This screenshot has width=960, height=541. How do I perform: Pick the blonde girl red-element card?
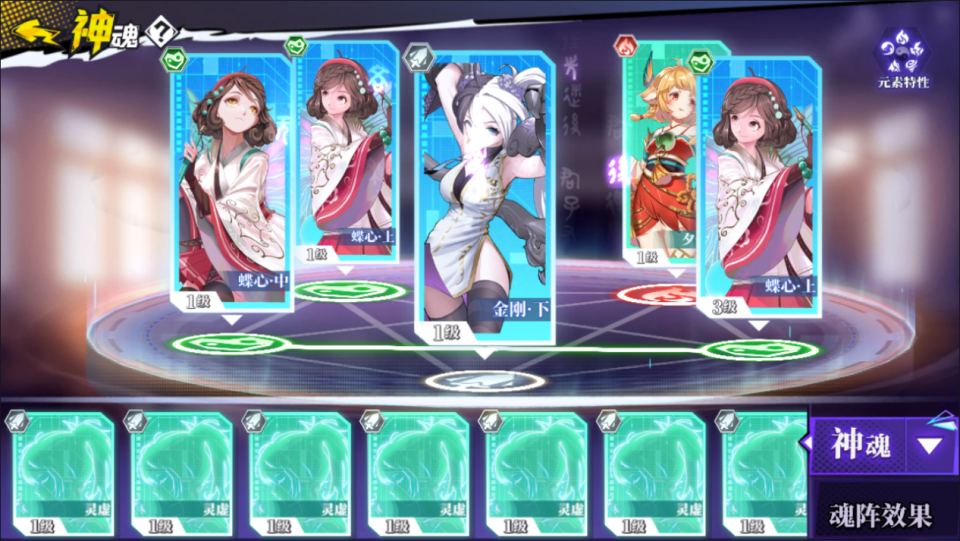(662, 150)
